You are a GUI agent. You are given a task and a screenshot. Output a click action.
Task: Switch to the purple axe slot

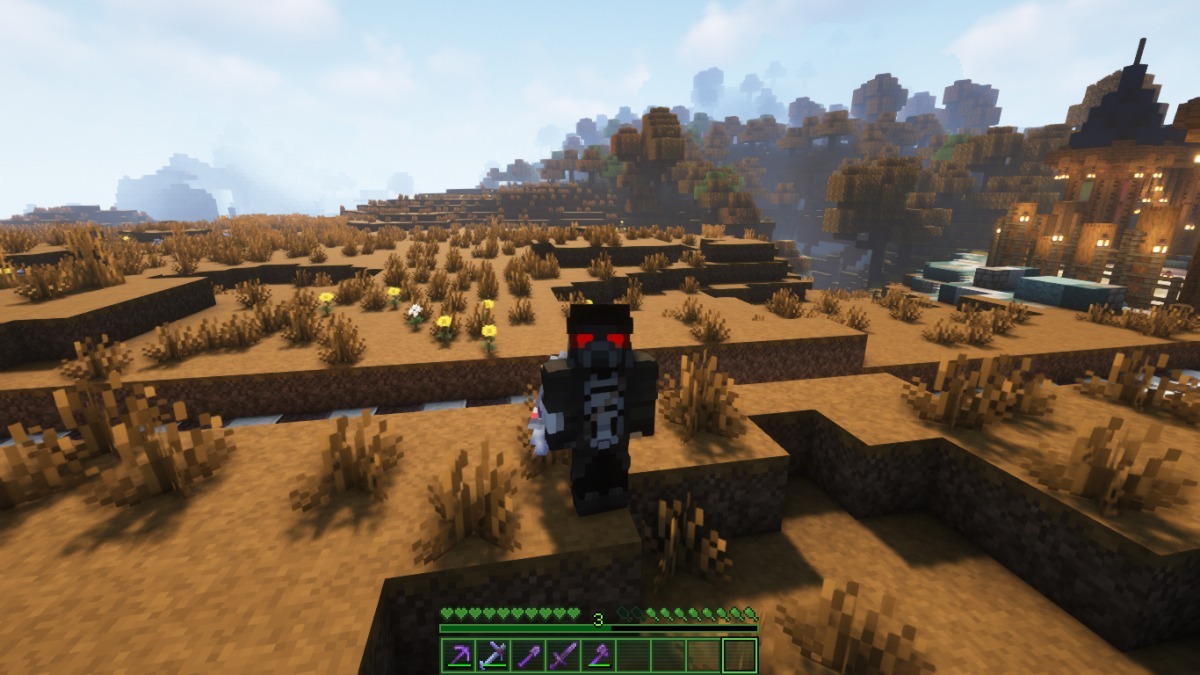(598, 655)
